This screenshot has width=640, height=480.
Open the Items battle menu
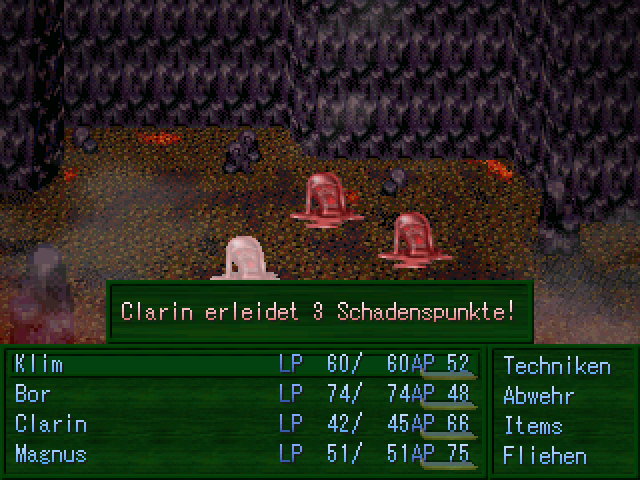click(x=532, y=426)
